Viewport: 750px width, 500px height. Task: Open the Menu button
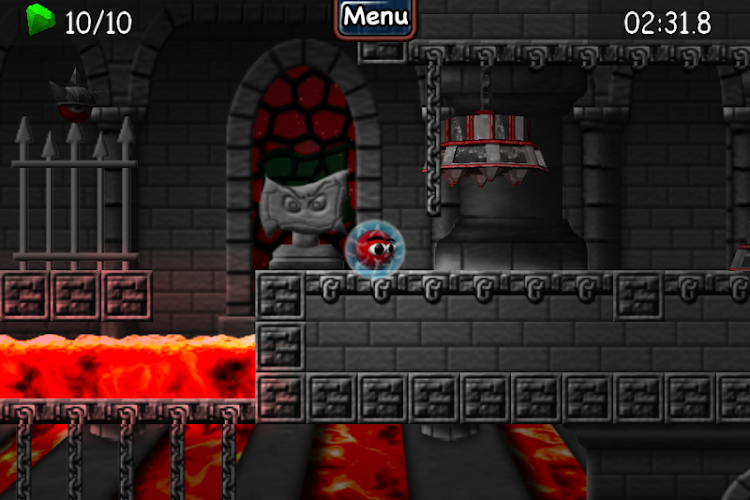[x=375, y=17]
